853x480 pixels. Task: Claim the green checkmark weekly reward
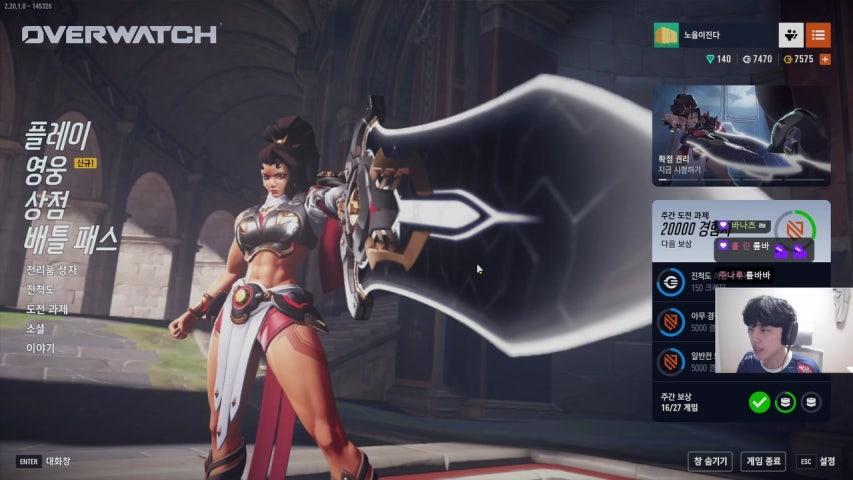[x=759, y=402]
